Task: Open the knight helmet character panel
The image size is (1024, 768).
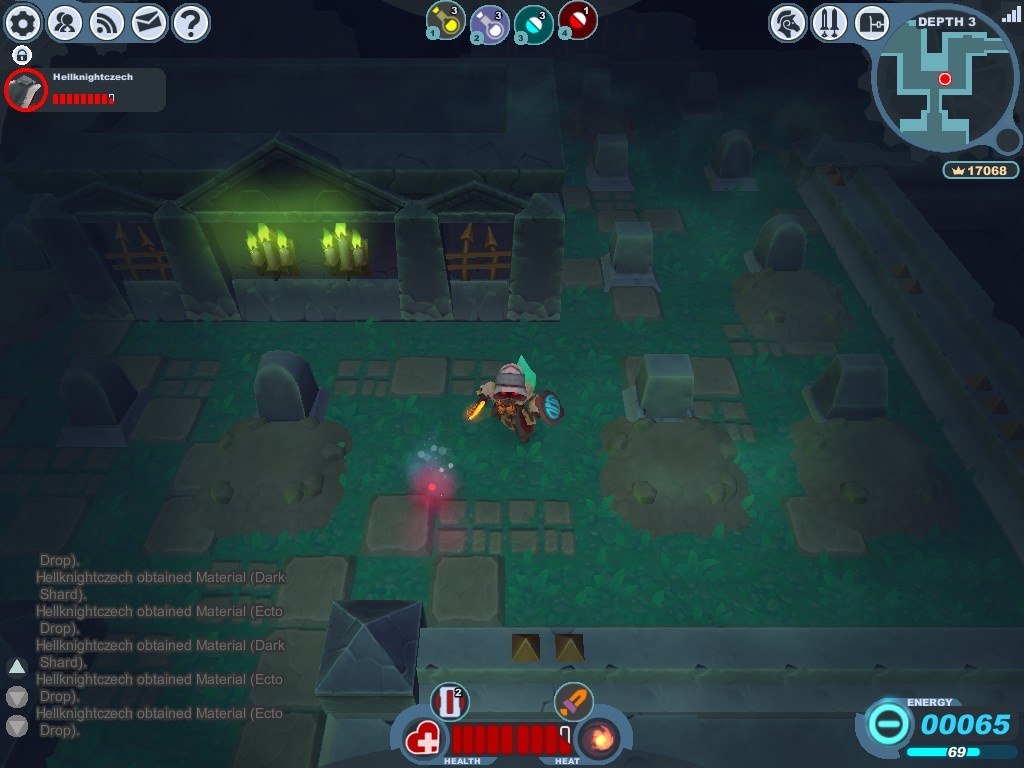Action: click(x=788, y=22)
